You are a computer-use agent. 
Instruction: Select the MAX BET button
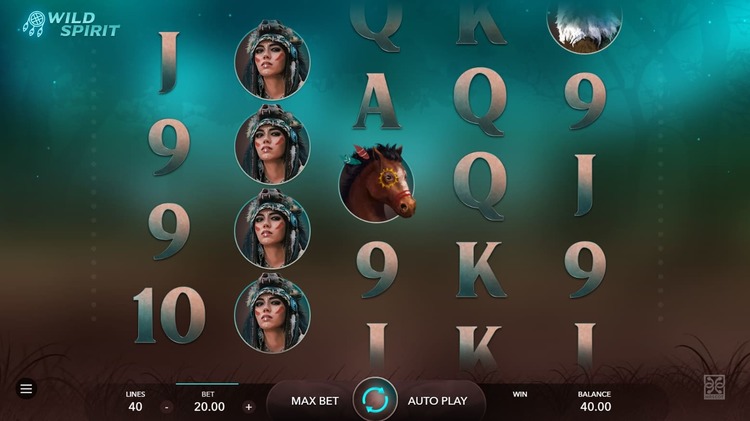click(314, 401)
